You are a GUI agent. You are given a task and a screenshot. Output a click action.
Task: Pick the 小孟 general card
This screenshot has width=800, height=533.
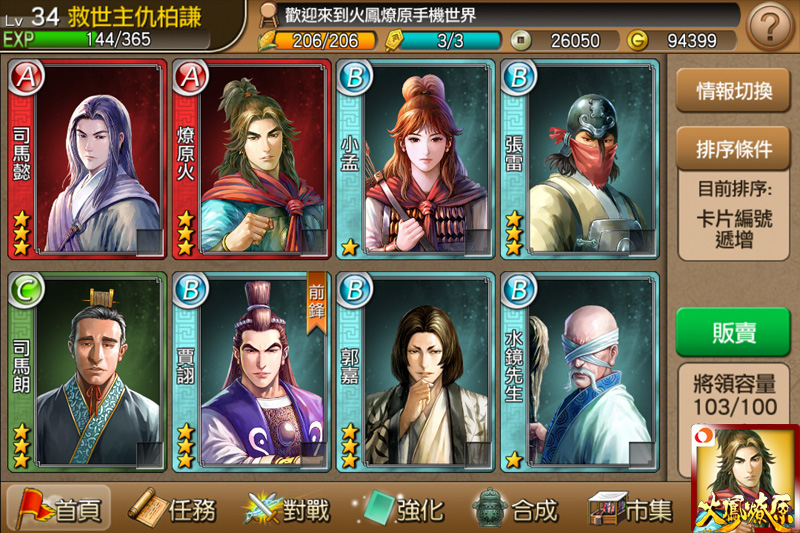[x=415, y=160]
